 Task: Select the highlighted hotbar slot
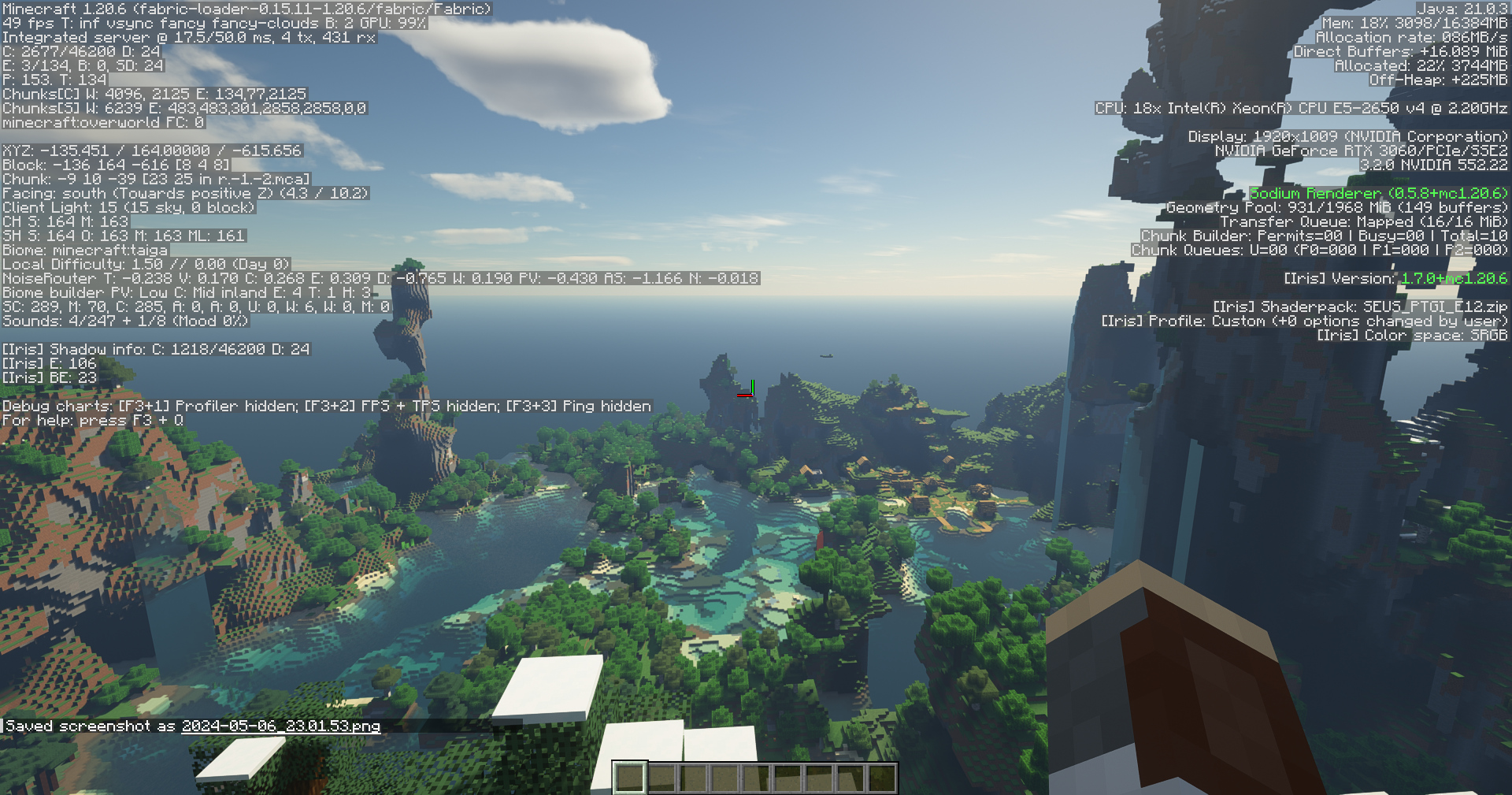coord(629,778)
